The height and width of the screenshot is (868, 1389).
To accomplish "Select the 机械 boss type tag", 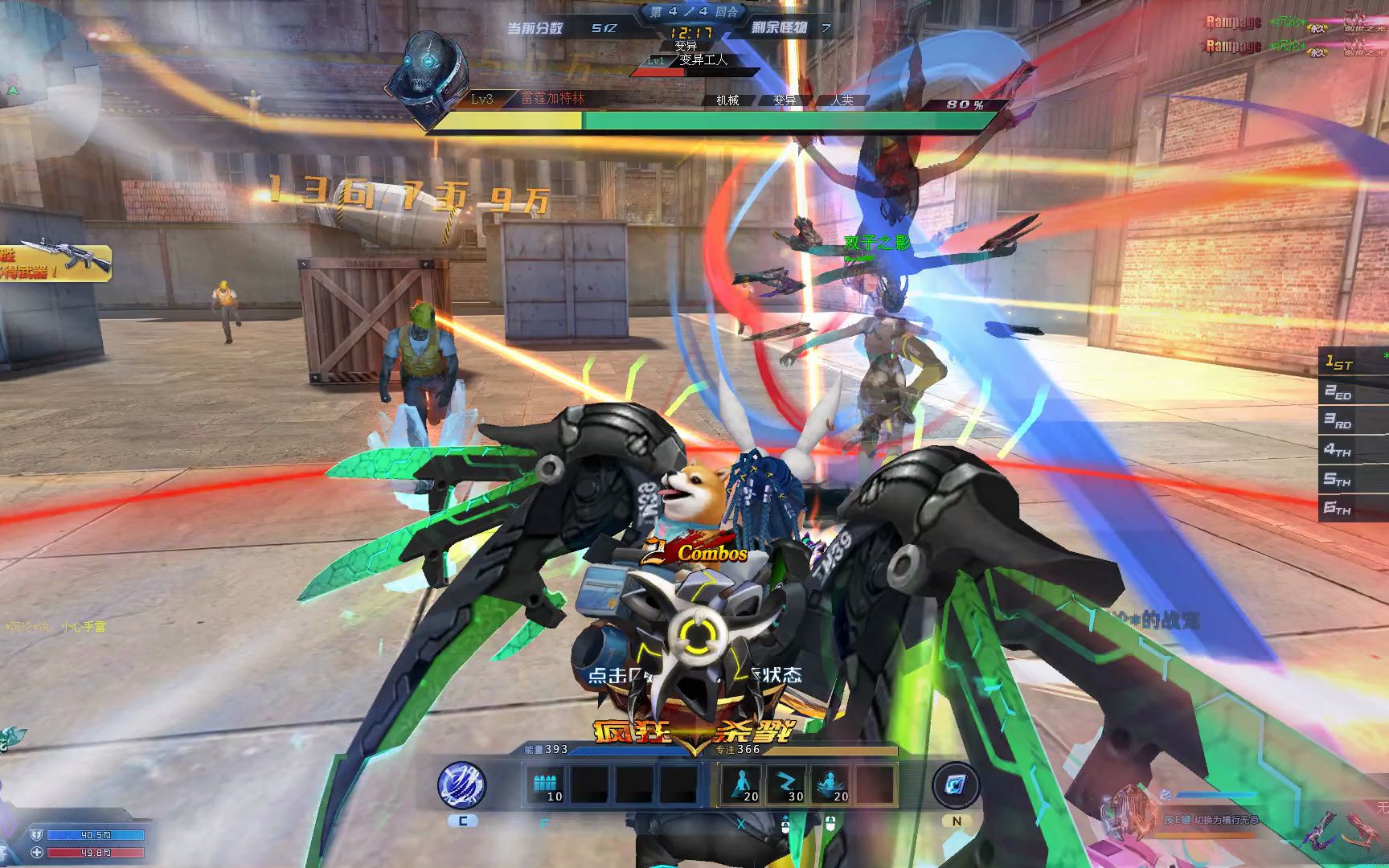I will (727, 100).
